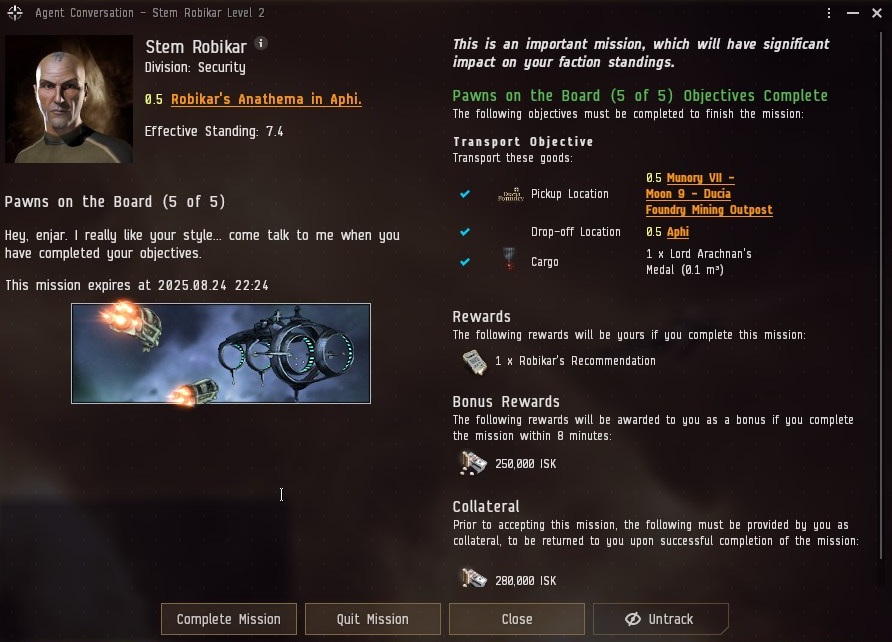This screenshot has height=642, width=892.
Task: Open the window's three-dot options menu
Action: [829, 13]
